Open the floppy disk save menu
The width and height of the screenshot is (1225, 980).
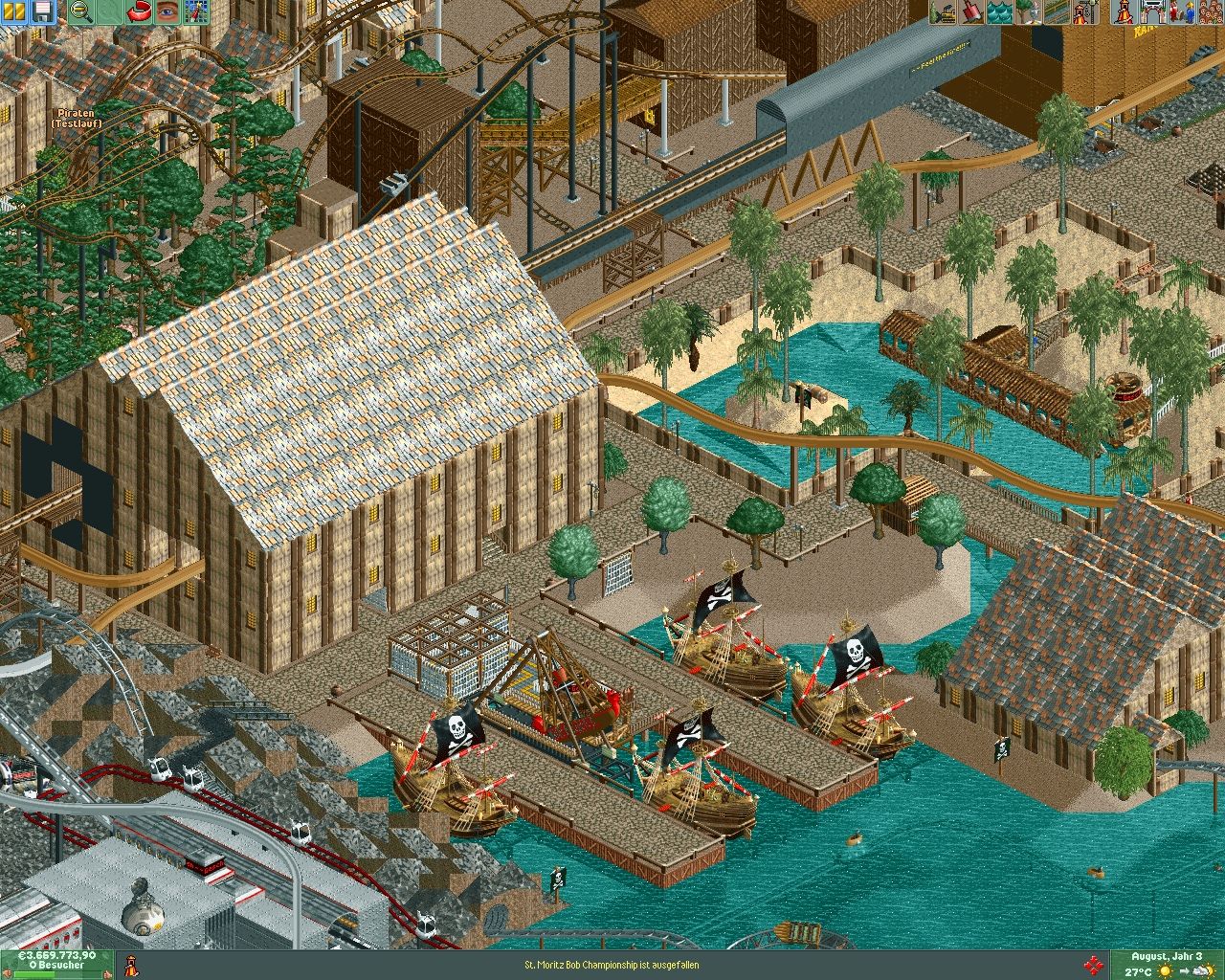pos(41,11)
